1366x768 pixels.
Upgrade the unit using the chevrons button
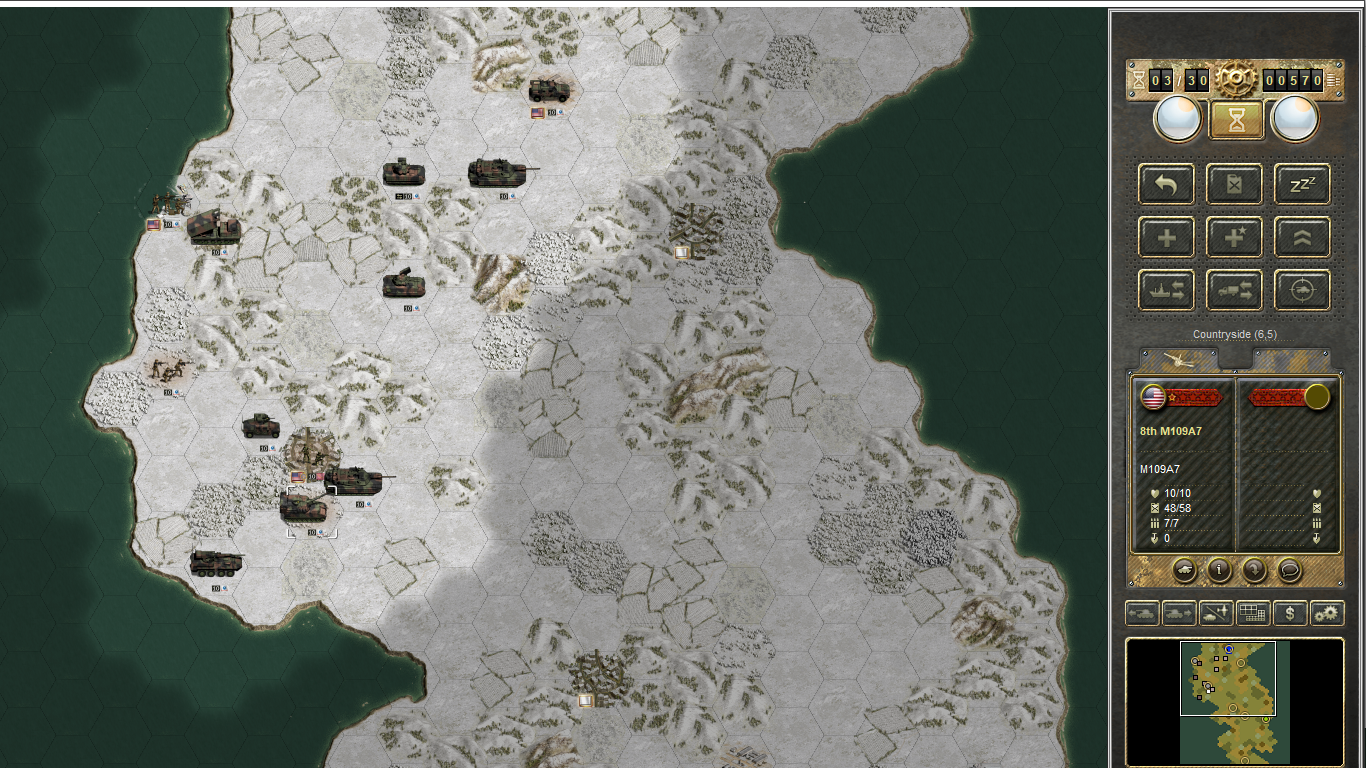(x=1302, y=238)
